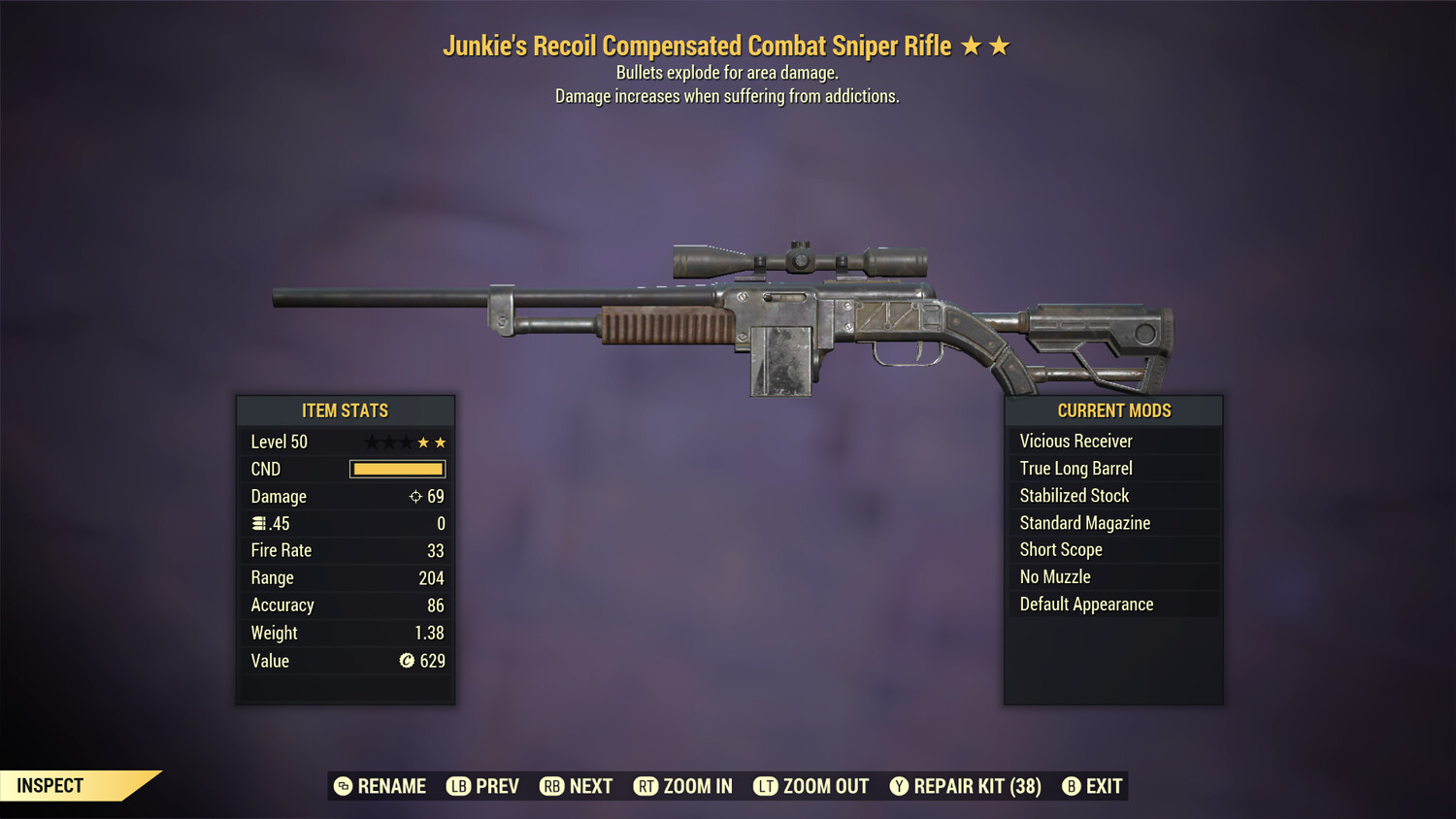Viewport: 1456px width, 819px height.
Task: Click the yellow CND condition bar
Action: (x=397, y=469)
